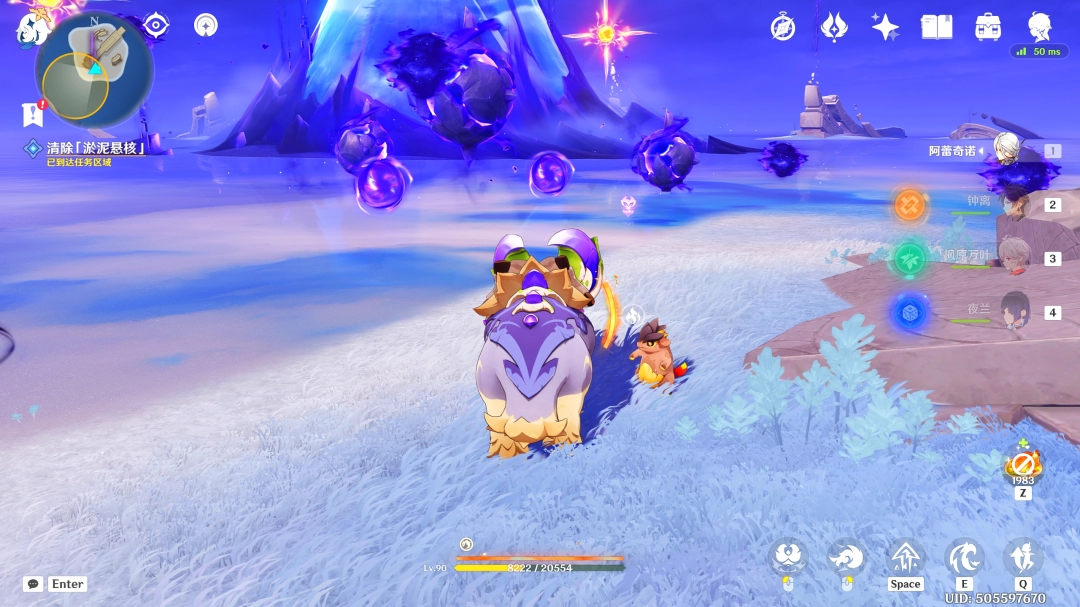Open the character profile head icon
The width and height of the screenshot is (1080, 607).
coord(1040,27)
